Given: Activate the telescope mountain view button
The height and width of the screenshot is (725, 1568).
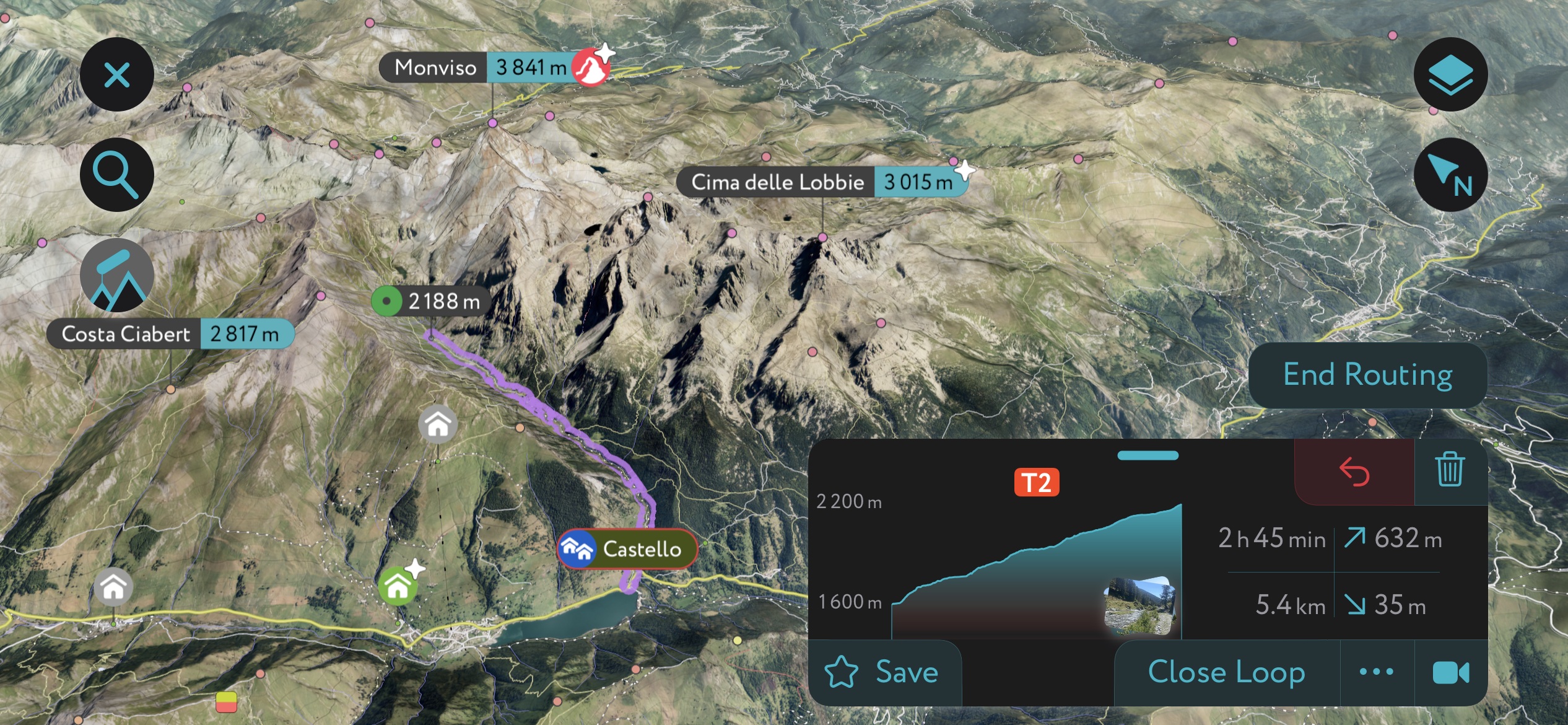Looking at the screenshot, I should pos(116,275).
